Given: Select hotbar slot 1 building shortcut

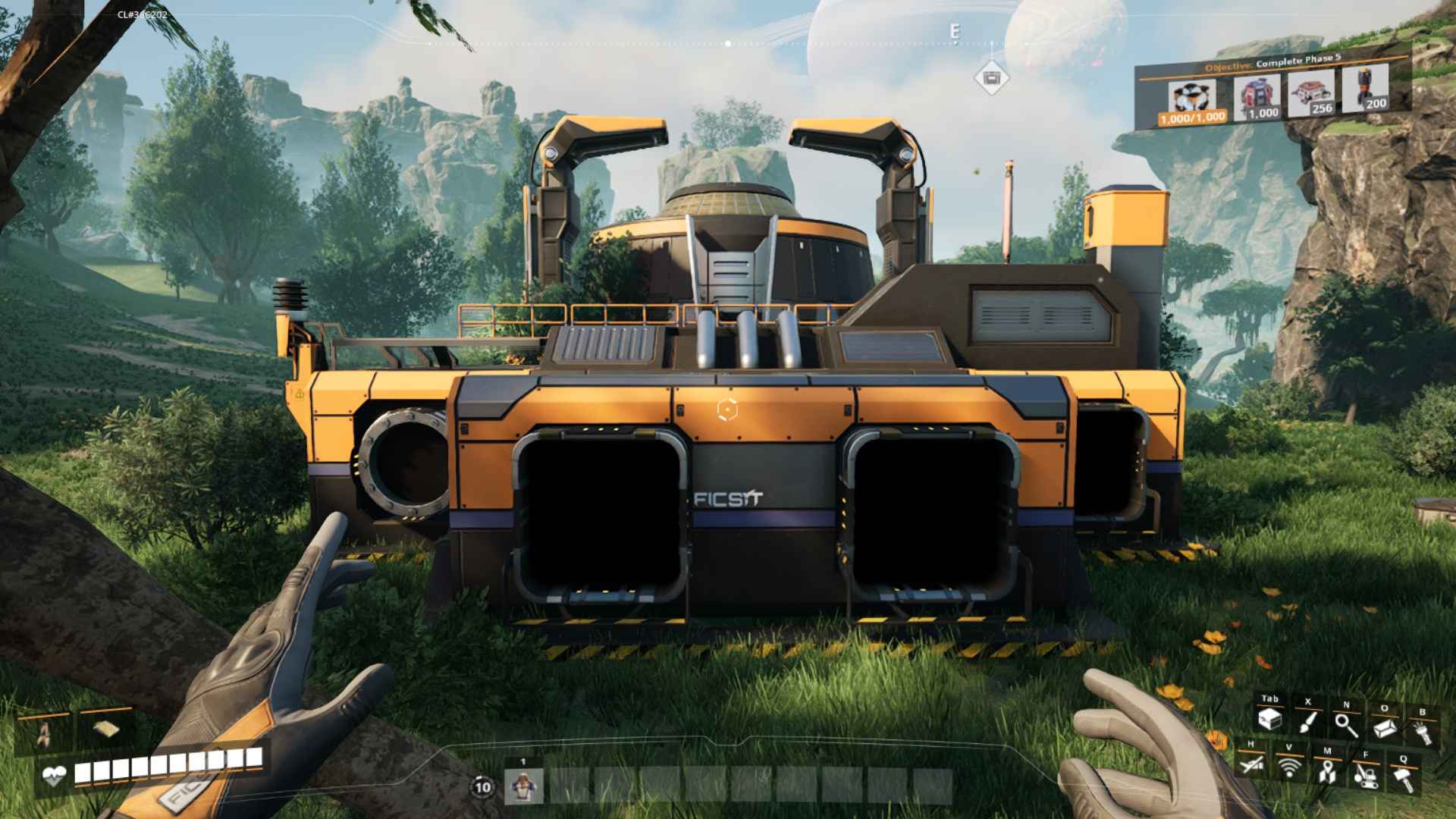Looking at the screenshot, I should click(x=523, y=786).
